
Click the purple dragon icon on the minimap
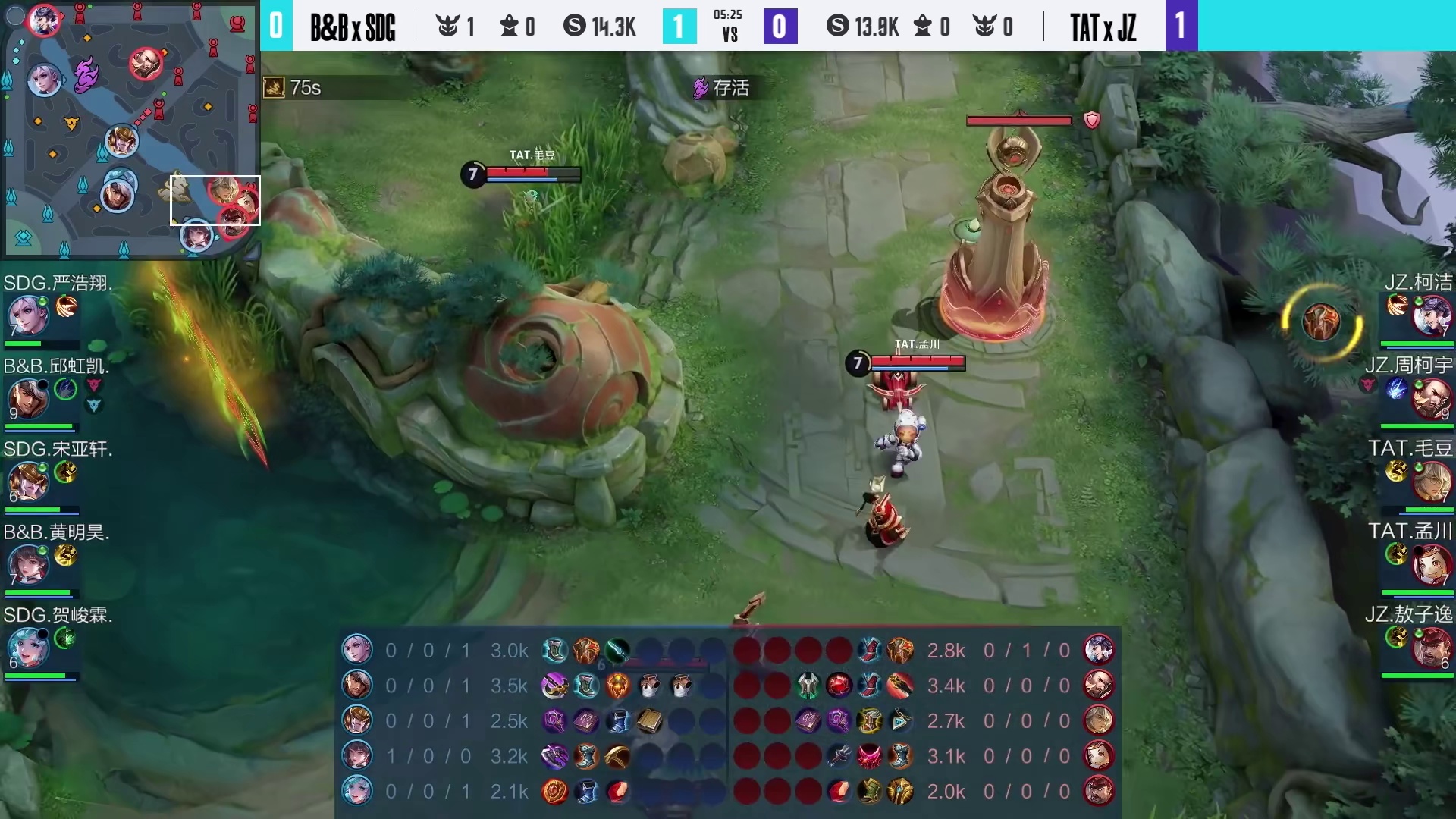pyautogui.click(x=86, y=74)
